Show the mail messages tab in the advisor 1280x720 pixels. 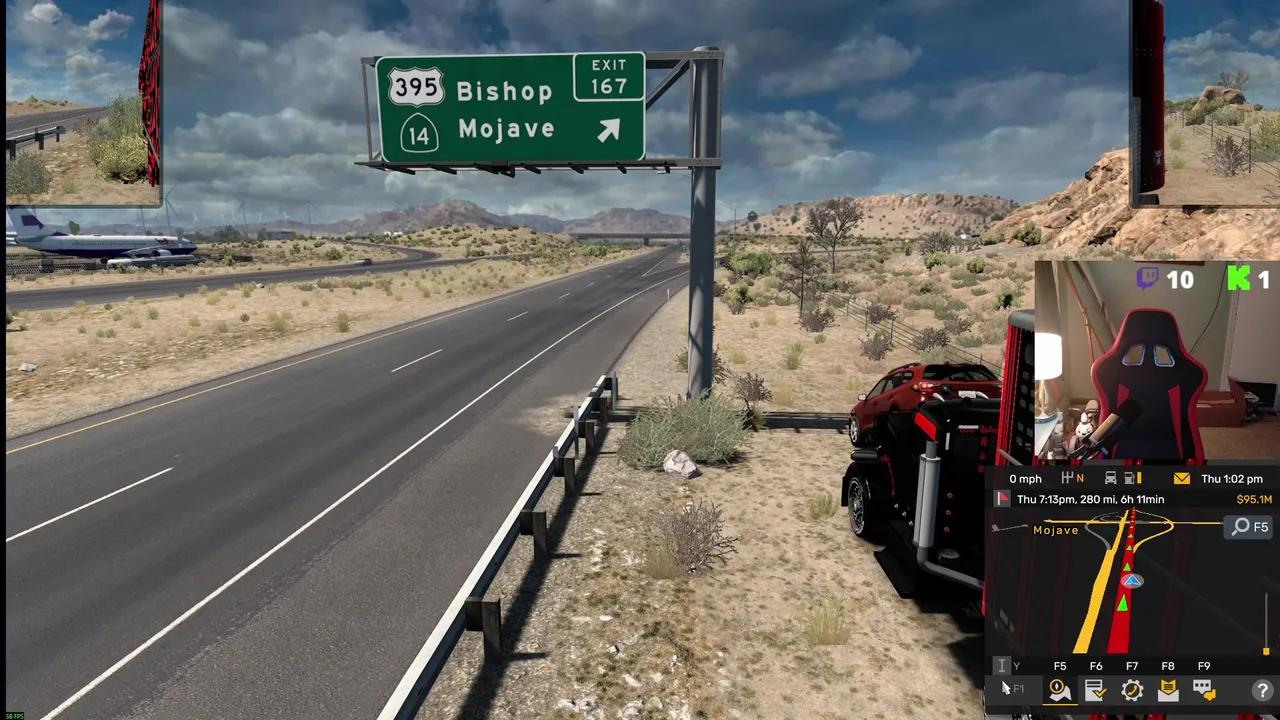(1168, 690)
